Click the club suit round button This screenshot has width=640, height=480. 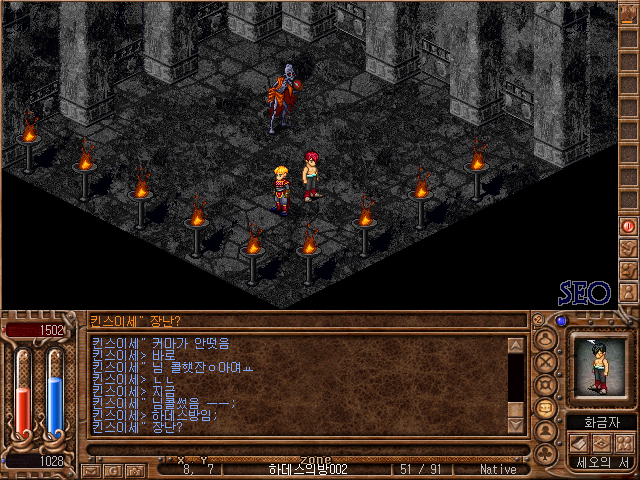pos(546,456)
